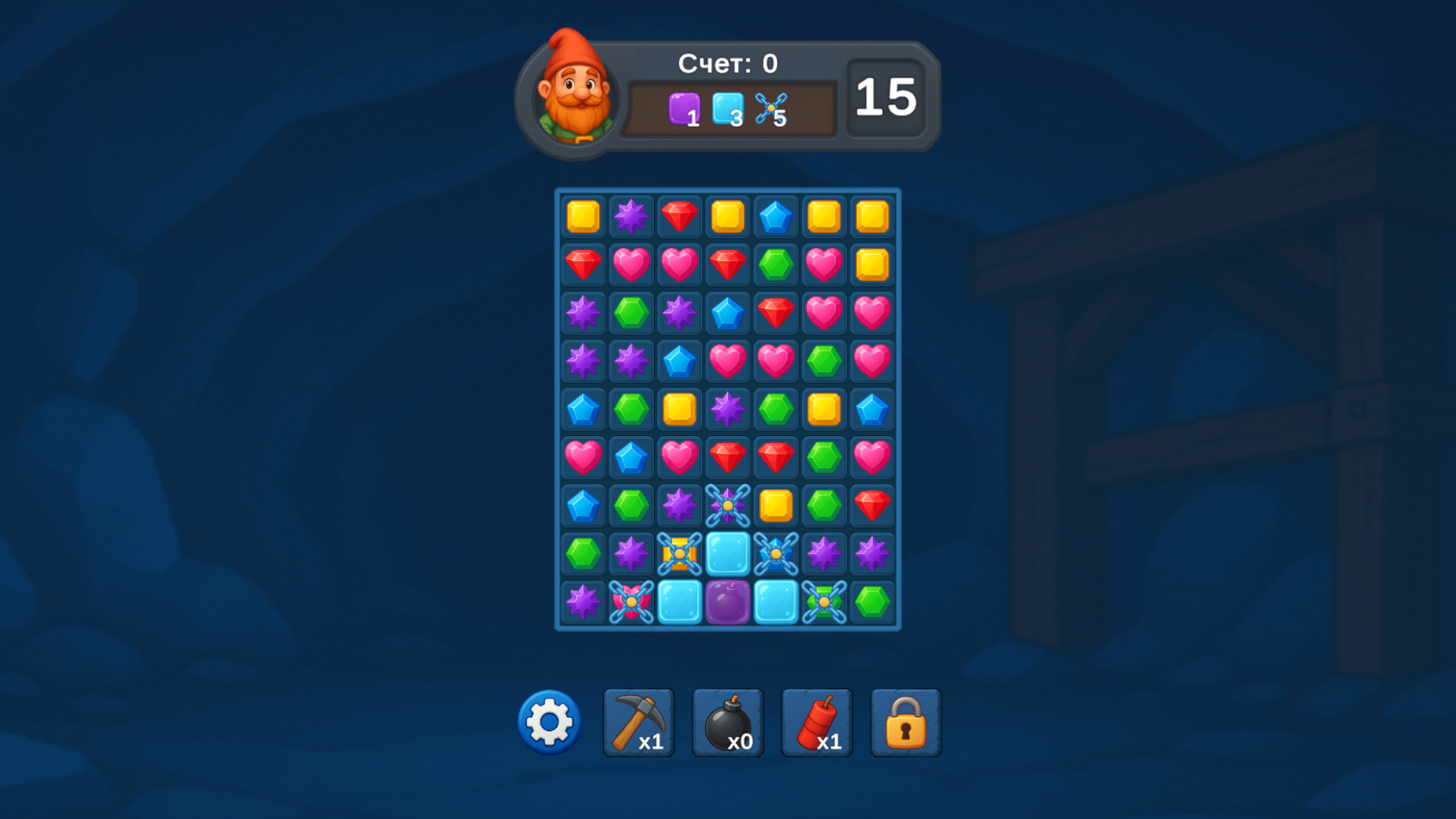Activate the dynamite stick booster

817,722
